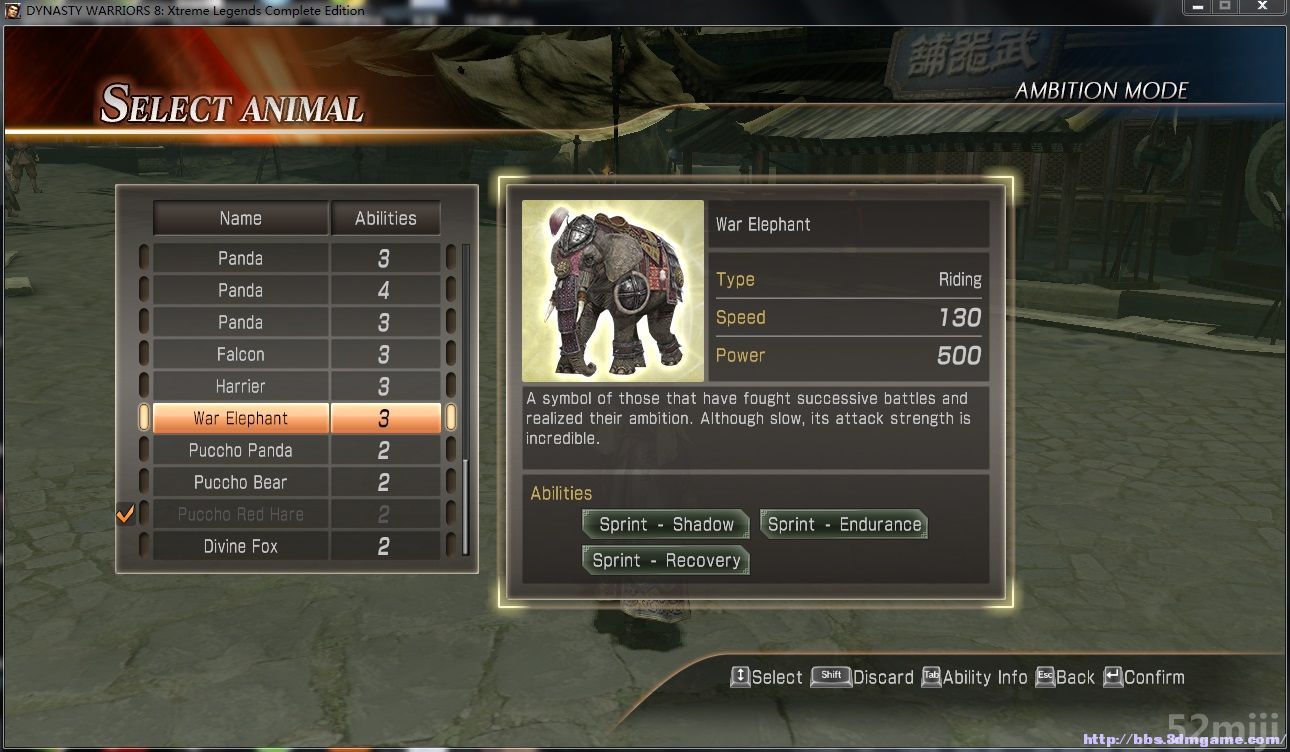Pick the highlighted War Elephant row
1290x752 pixels.
click(x=241, y=419)
